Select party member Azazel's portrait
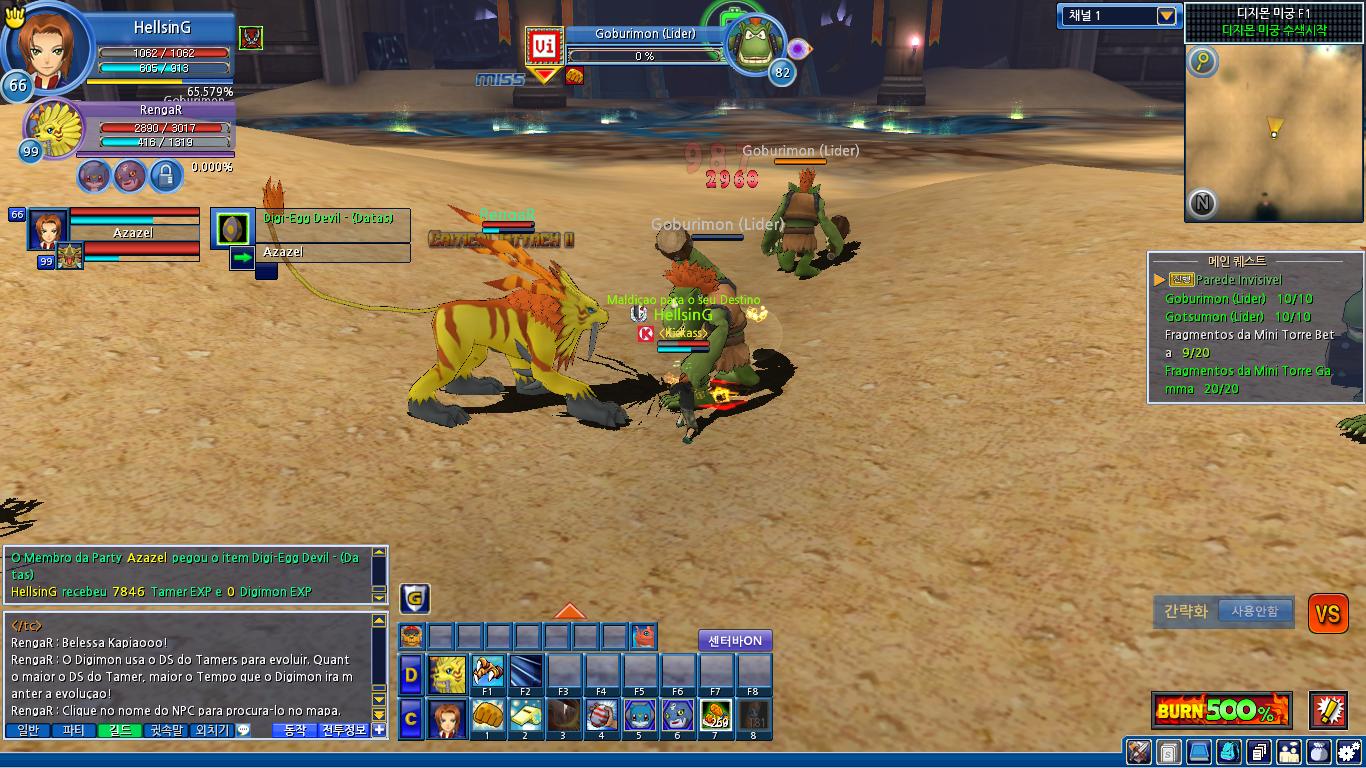Viewport: 1366px width, 768px height. [x=48, y=229]
